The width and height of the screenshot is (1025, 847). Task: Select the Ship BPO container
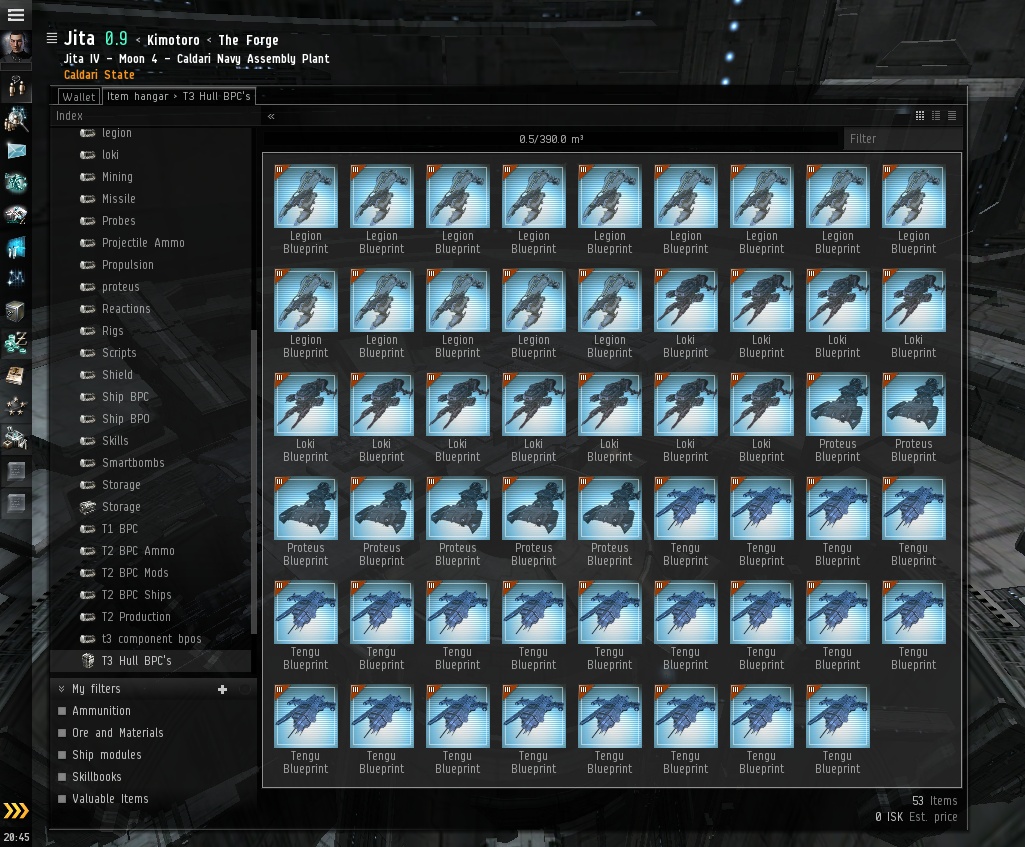125,419
